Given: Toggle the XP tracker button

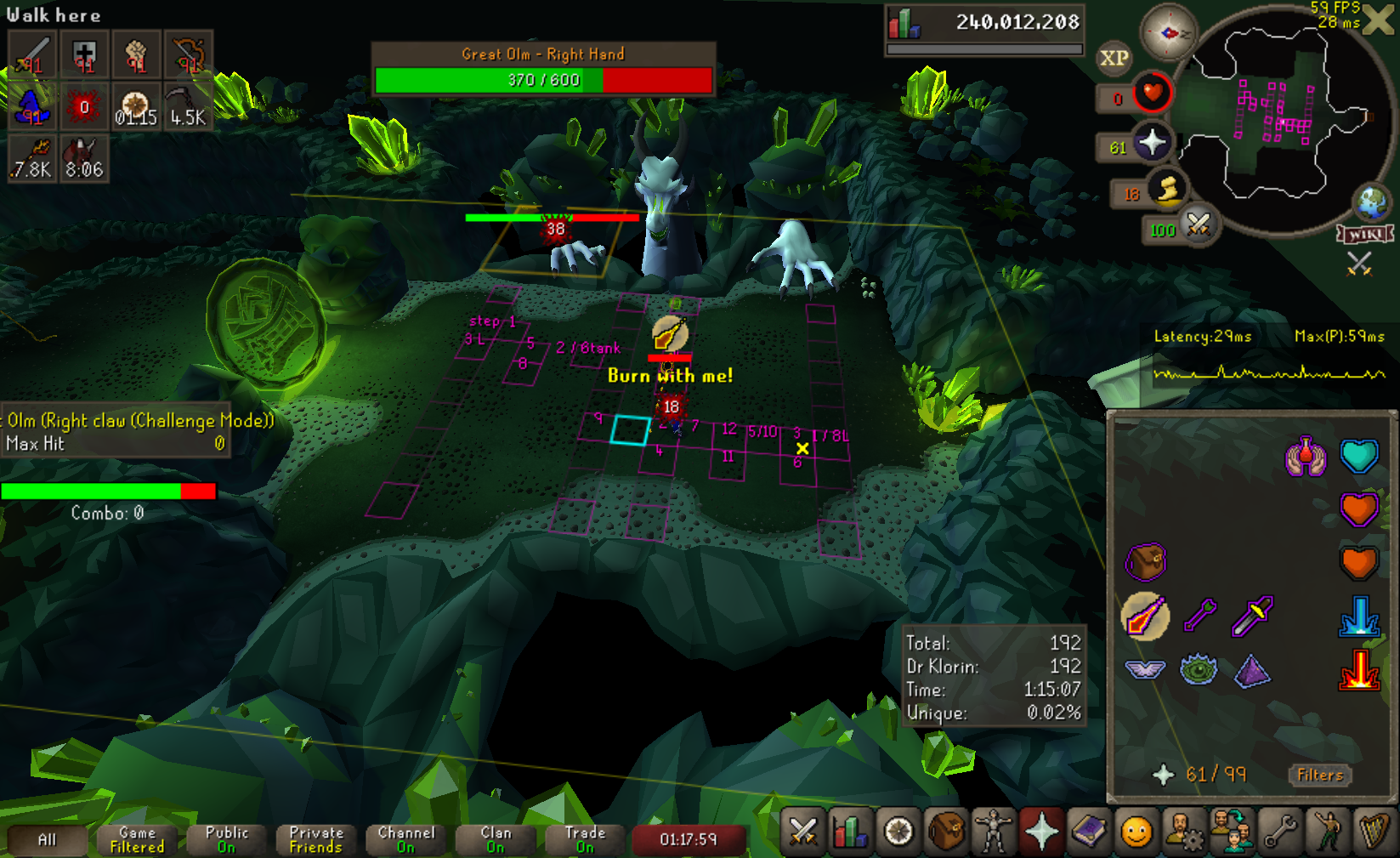Looking at the screenshot, I should pyautogui.click(x=1114, y=58).
